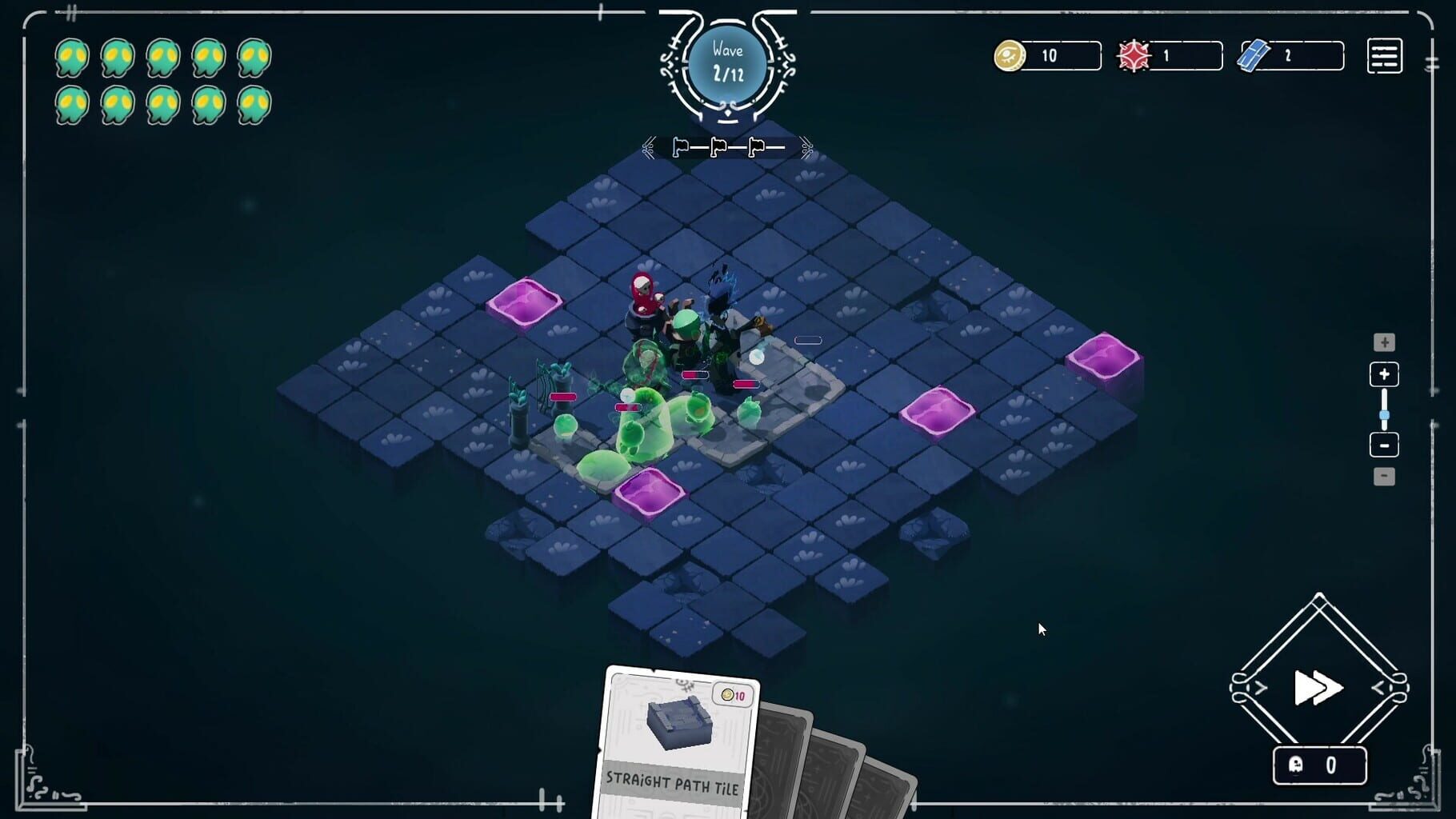Click the middle wave flag marker
This screenshot has width=1456, height=819.
coord(717,146)
